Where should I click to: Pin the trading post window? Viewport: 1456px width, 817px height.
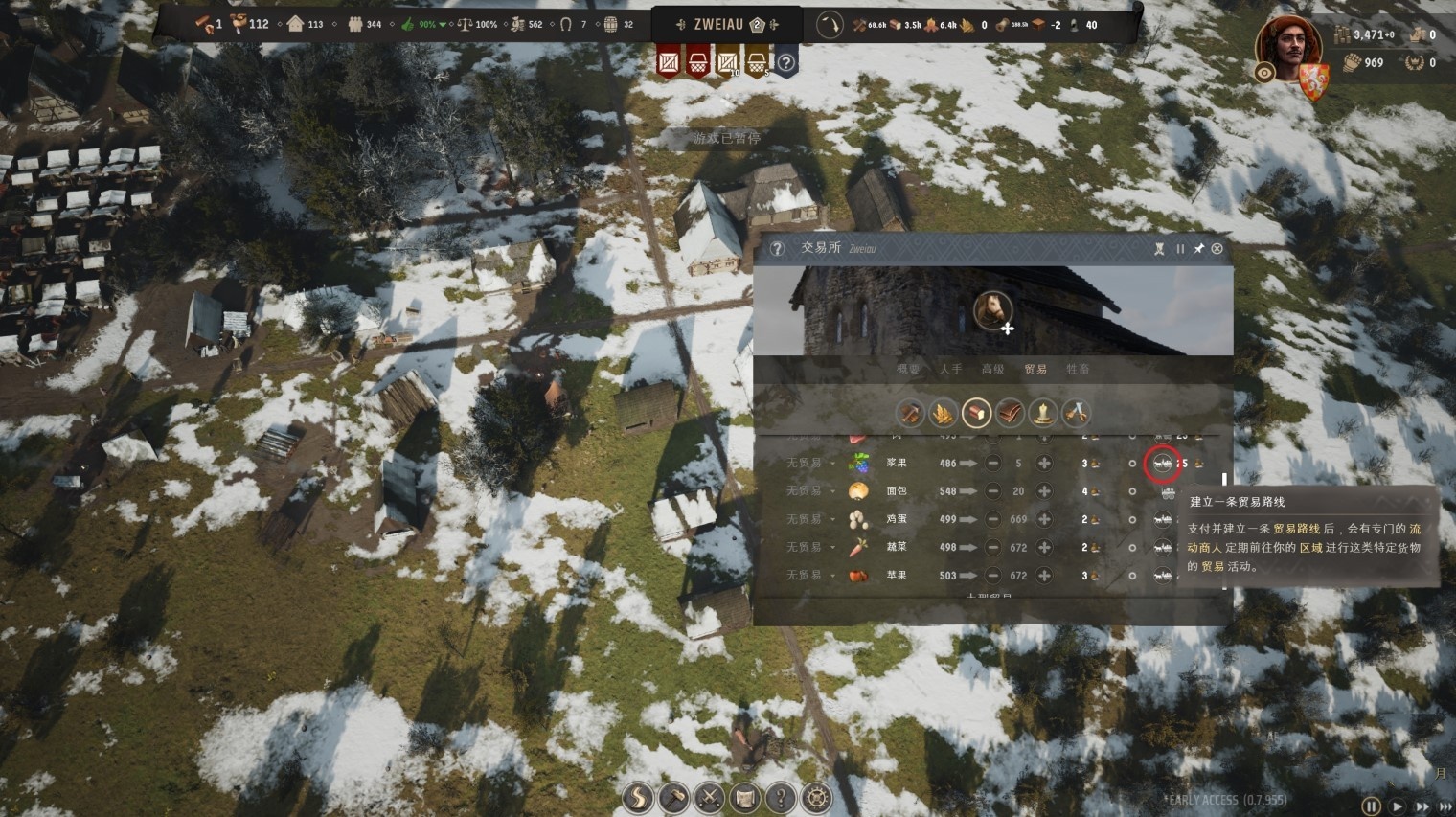[1198, 249]
